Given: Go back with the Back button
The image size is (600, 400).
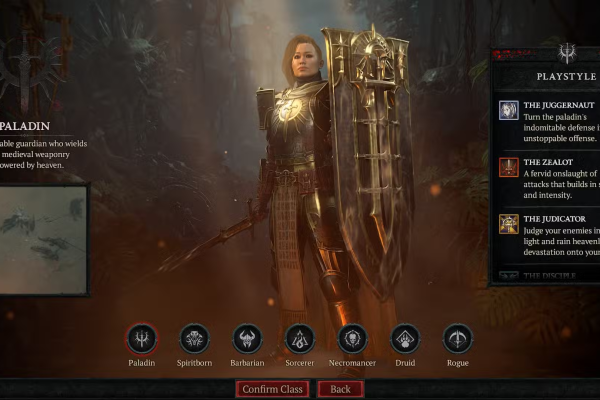Looking at the screenshot, I should 340,389.
